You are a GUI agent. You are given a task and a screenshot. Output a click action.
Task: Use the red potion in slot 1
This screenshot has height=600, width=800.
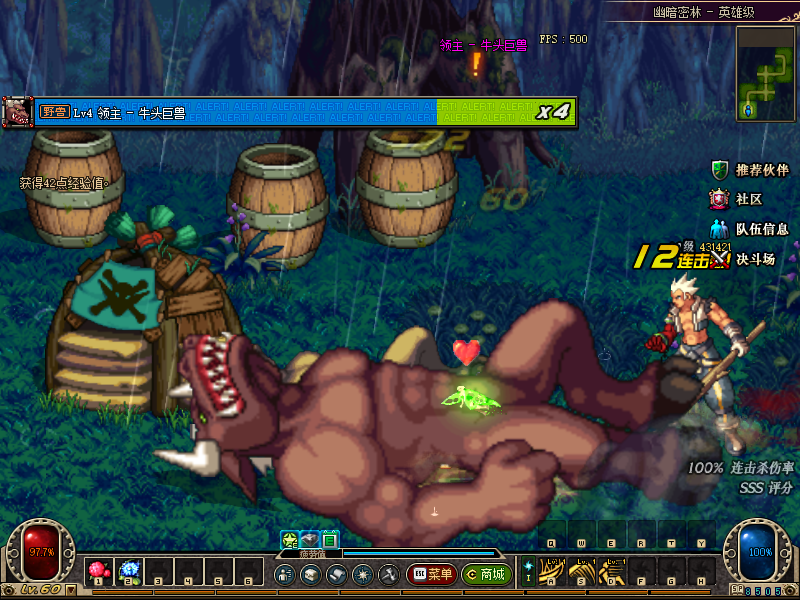(x=98, y=572)
